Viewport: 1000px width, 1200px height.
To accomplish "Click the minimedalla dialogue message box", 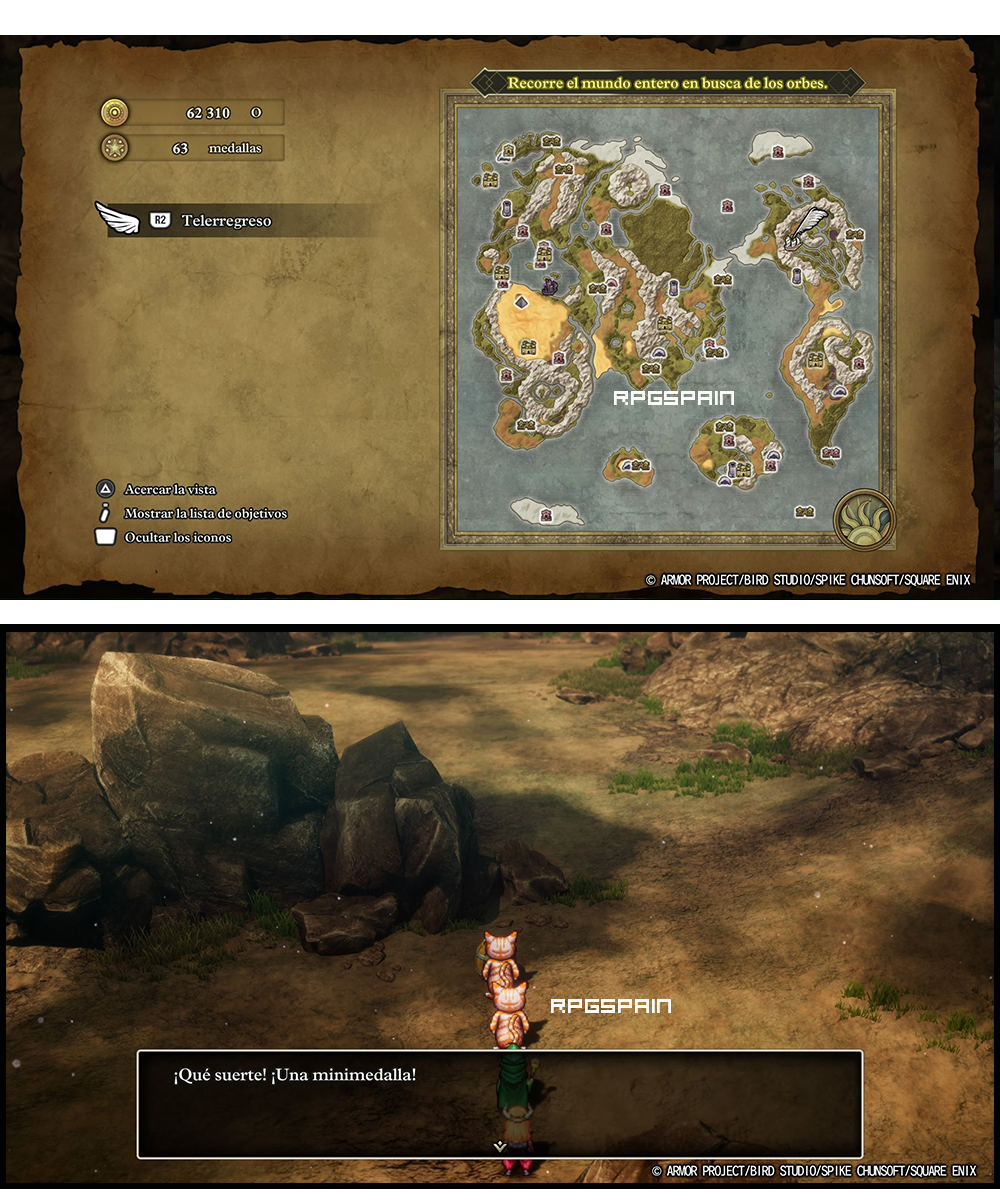I will tap(499, 1103).
